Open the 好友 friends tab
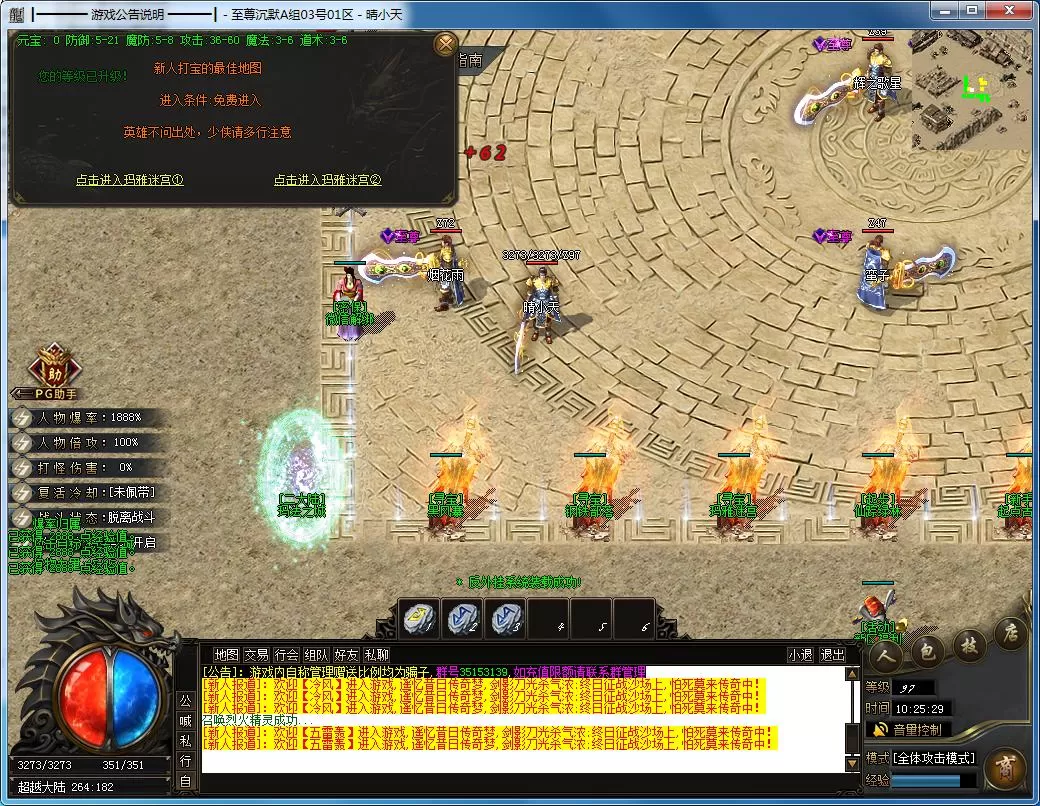The image size is (1040, 806). pos(347,655)
